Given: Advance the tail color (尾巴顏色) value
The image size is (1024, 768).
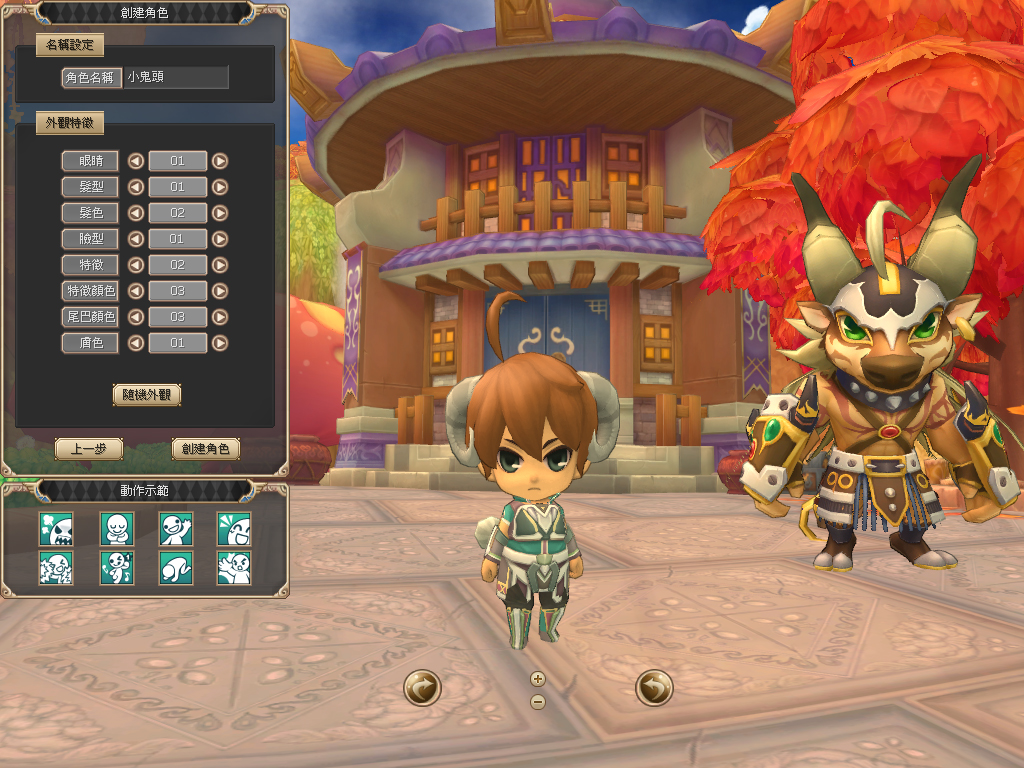Looking at the screenshot, I should pyautogui.click(x=220, y=317).
